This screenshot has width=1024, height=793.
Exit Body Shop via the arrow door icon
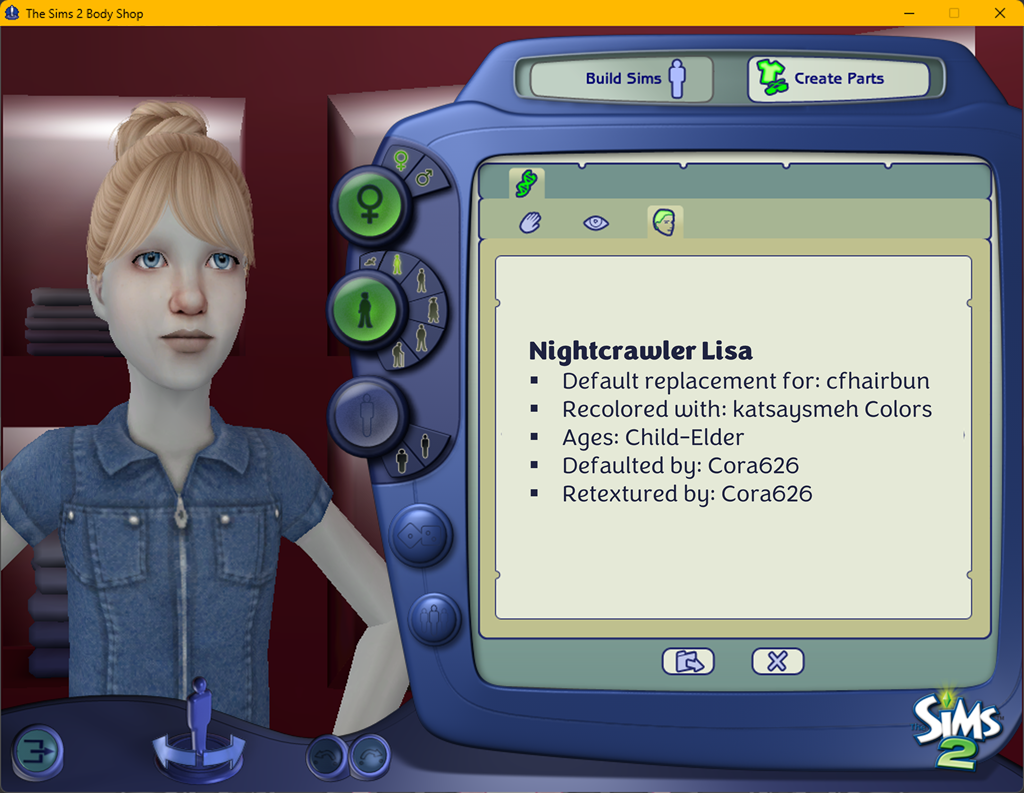click(x=37, y=752)
